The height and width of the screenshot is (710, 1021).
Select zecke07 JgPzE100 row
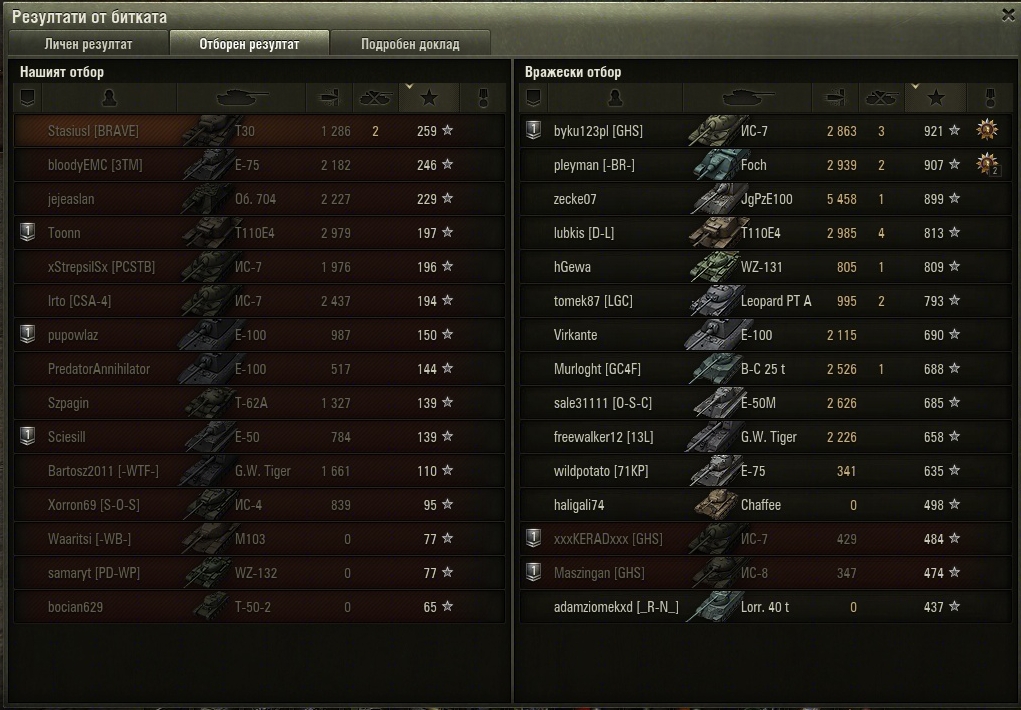click(x=740, y=199)
